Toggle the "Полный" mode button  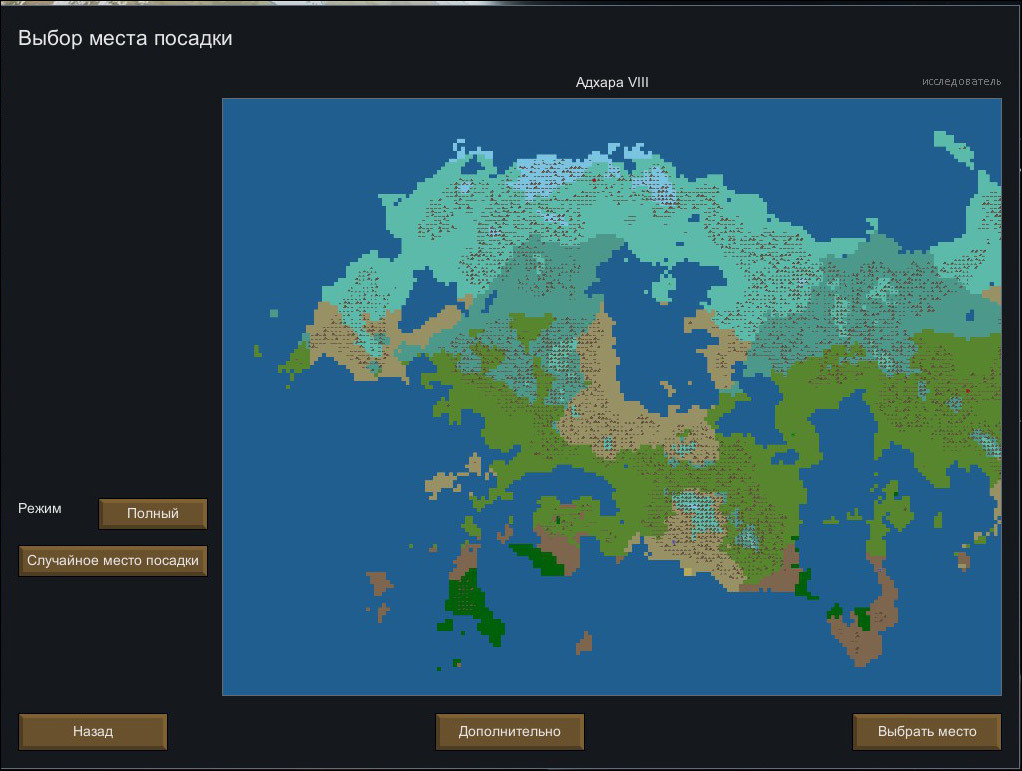pos(153,514)
